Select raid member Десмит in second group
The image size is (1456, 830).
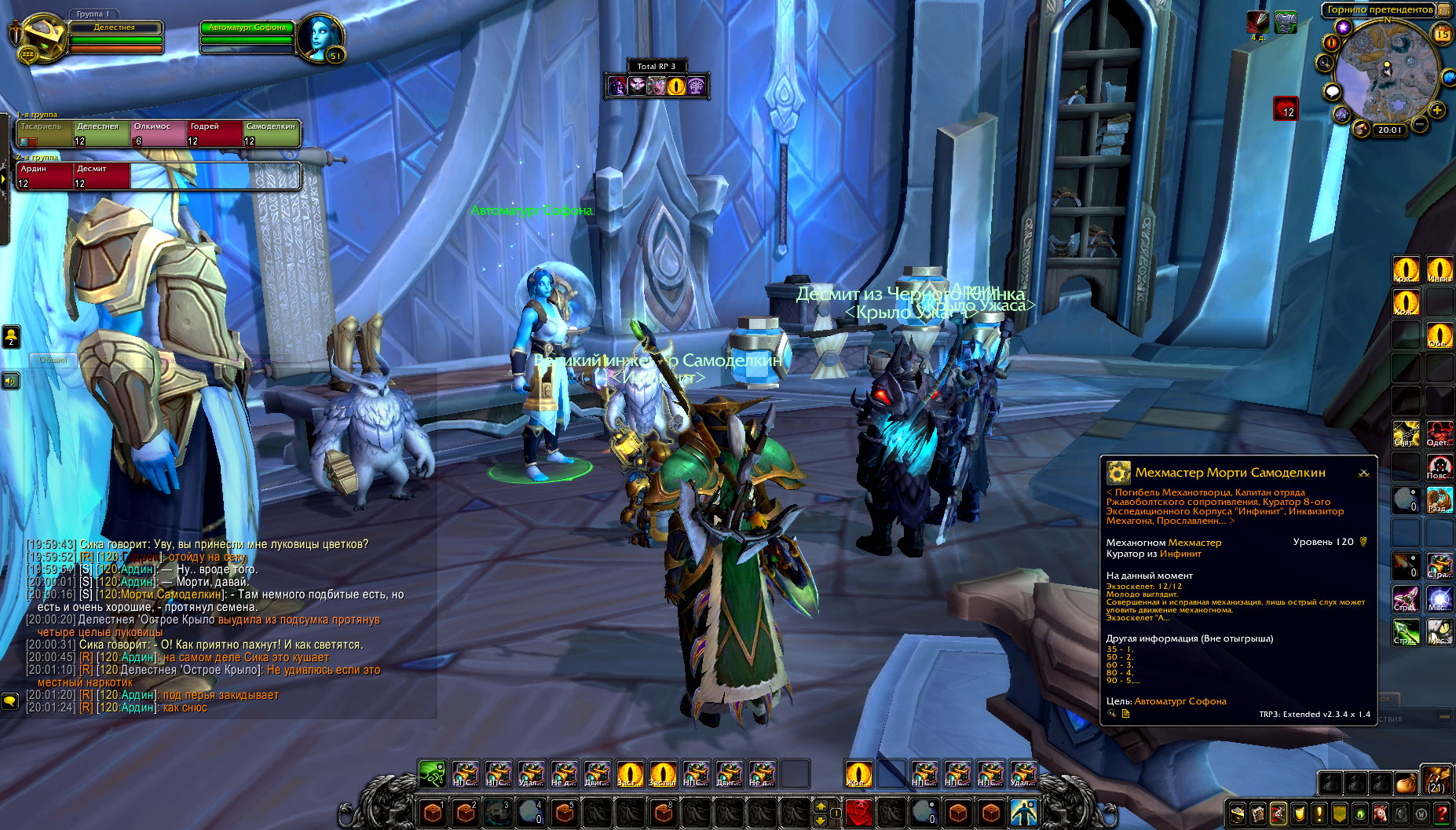[101, 176]
